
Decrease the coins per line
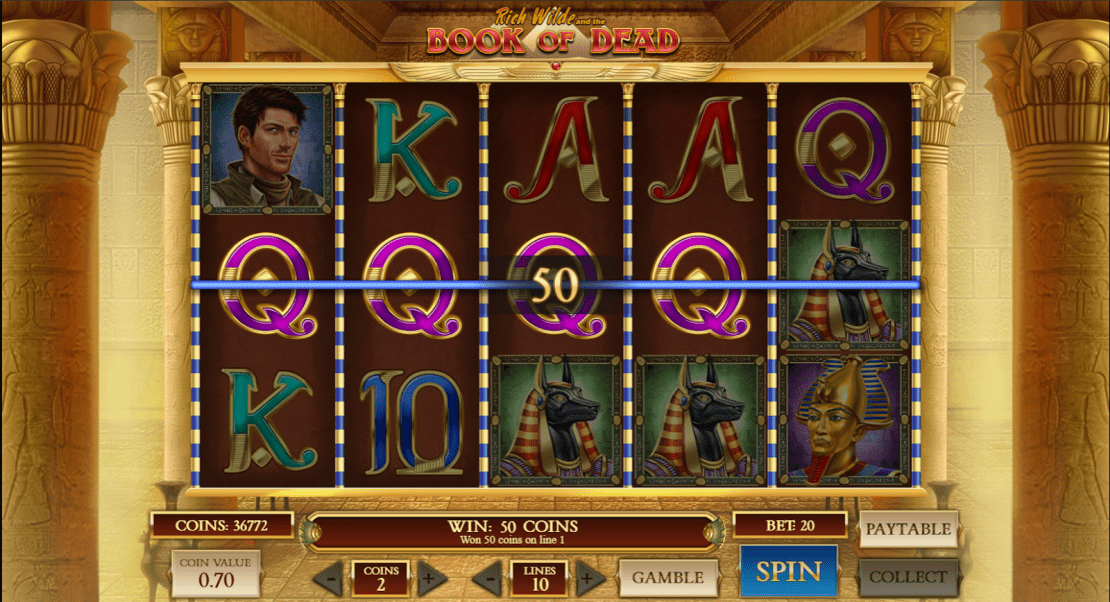tap(329, 578)
